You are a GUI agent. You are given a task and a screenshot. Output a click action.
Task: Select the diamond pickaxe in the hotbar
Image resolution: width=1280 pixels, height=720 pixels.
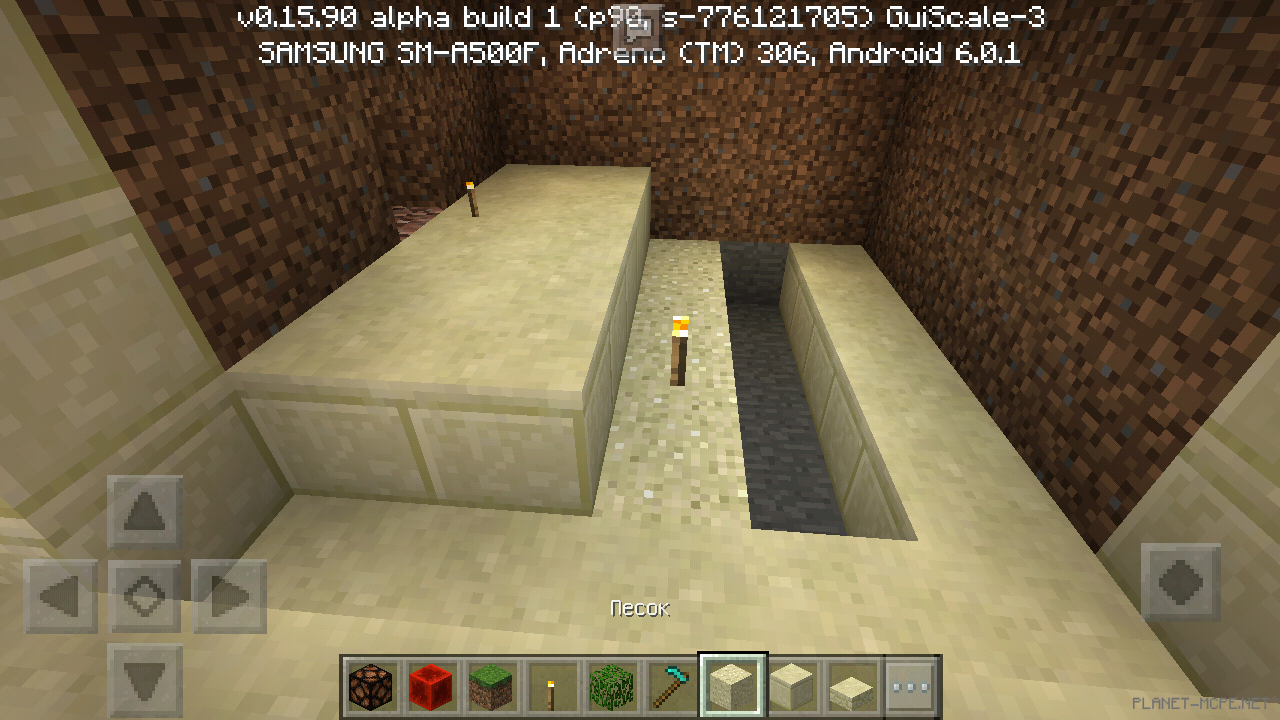[x=671, y=685]
